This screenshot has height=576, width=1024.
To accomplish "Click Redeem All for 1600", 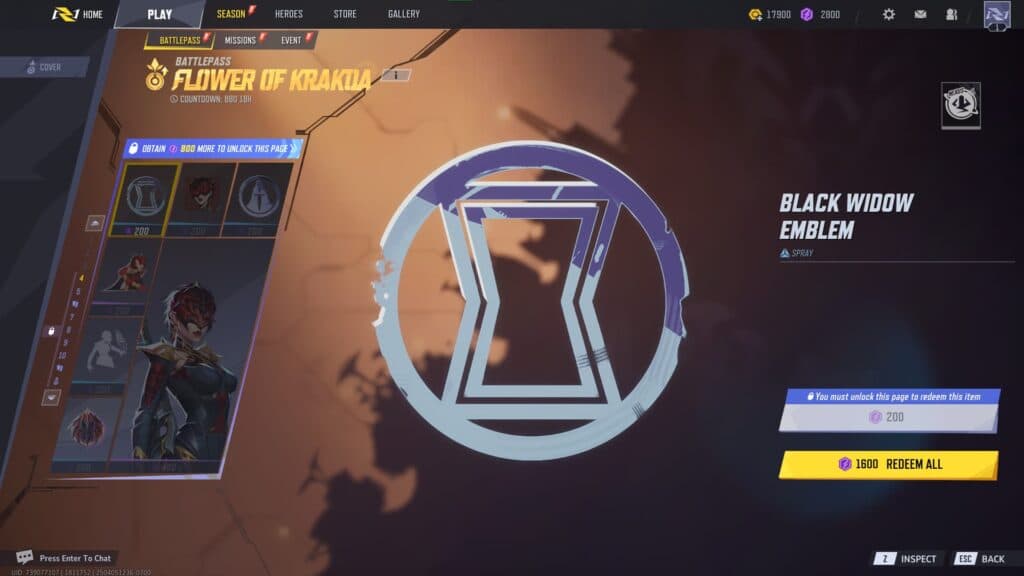I will (x=888, y=464).
